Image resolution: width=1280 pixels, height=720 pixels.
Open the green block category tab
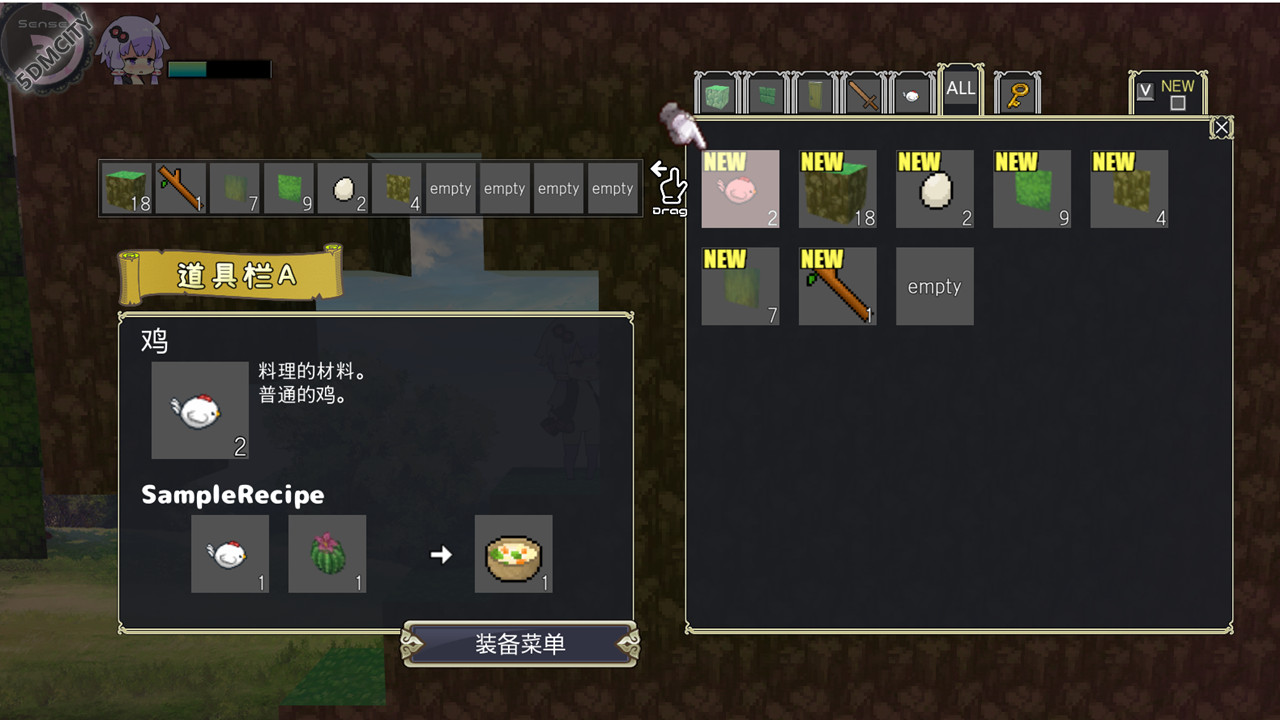point(717,97)
